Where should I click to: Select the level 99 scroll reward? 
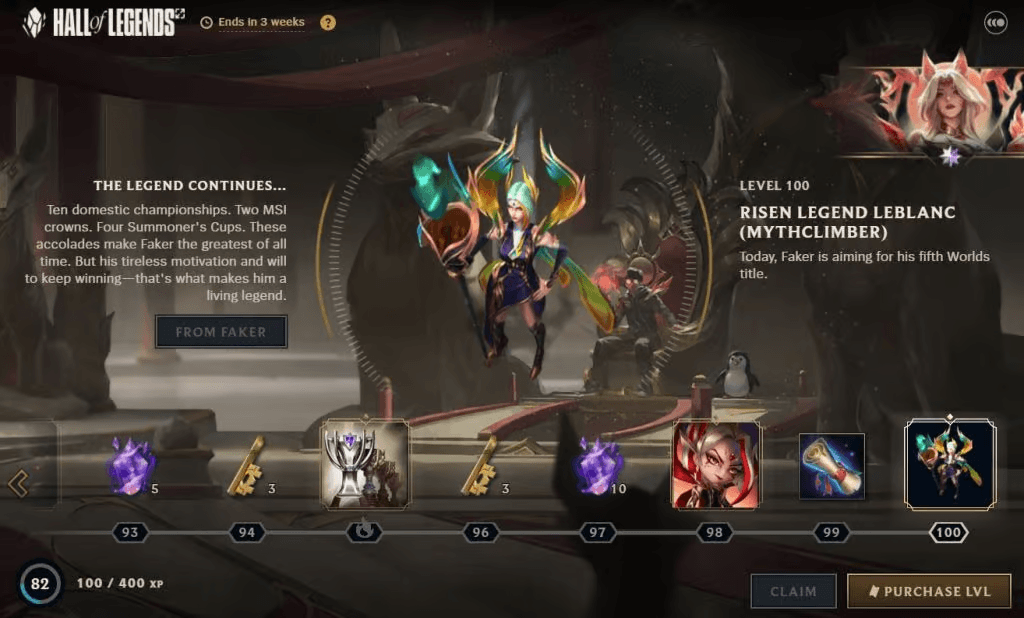point(831,466)
